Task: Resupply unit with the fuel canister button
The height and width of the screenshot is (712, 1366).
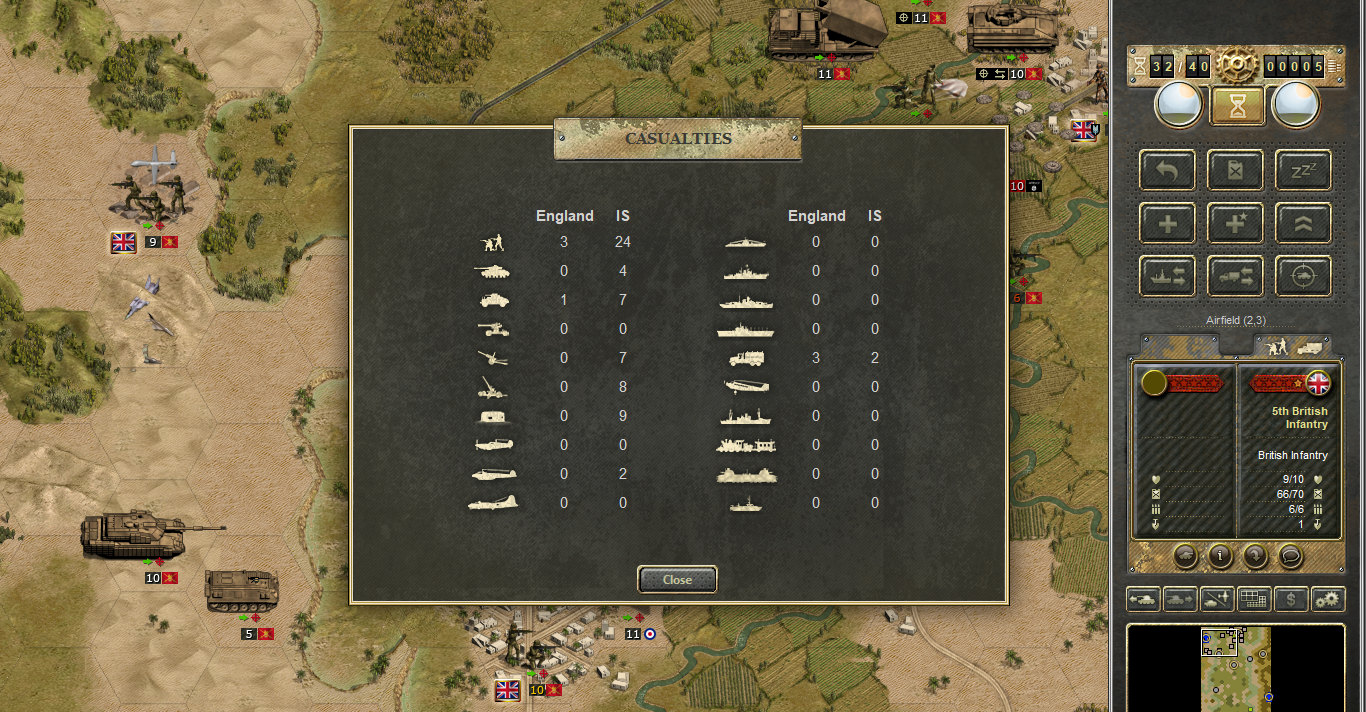Action: pyautogui.click(x=1235, y=170)
